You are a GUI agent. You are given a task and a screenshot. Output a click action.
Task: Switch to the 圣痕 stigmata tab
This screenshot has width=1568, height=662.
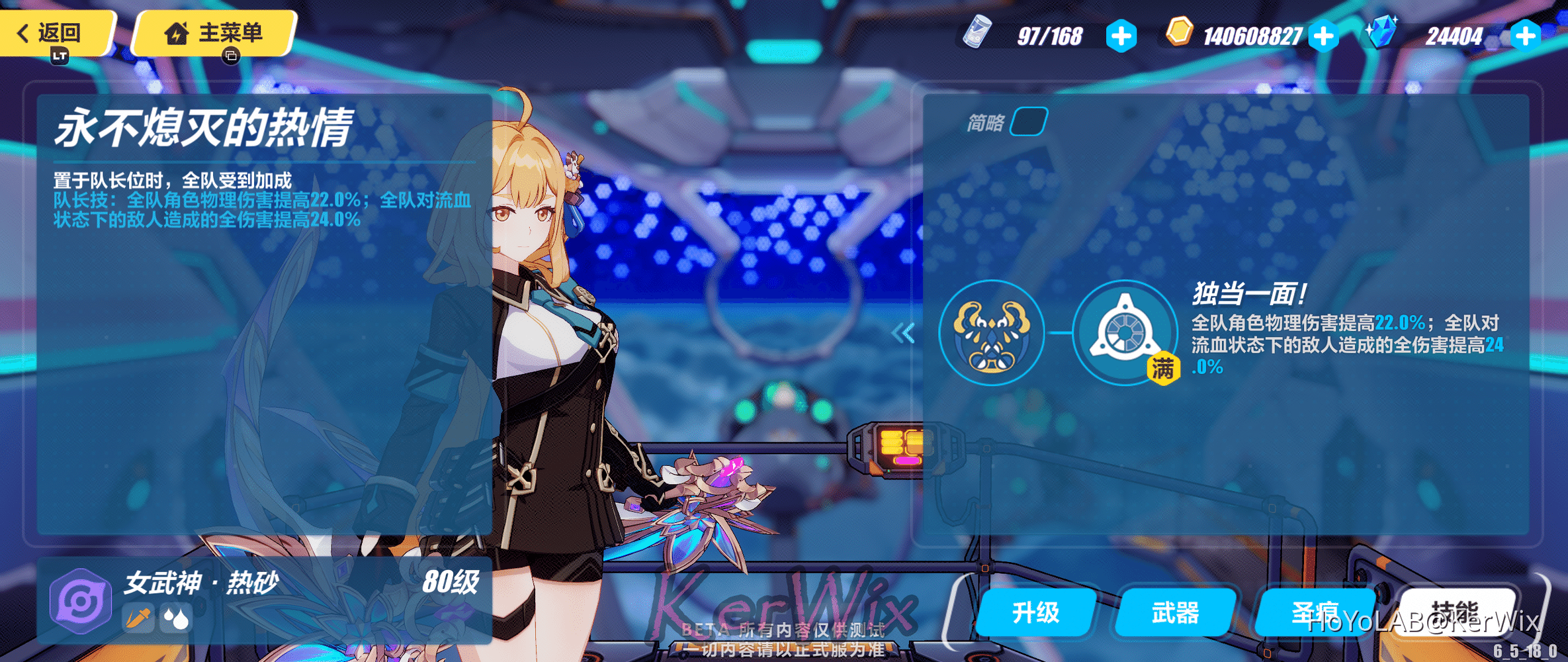click(1314, 613)
